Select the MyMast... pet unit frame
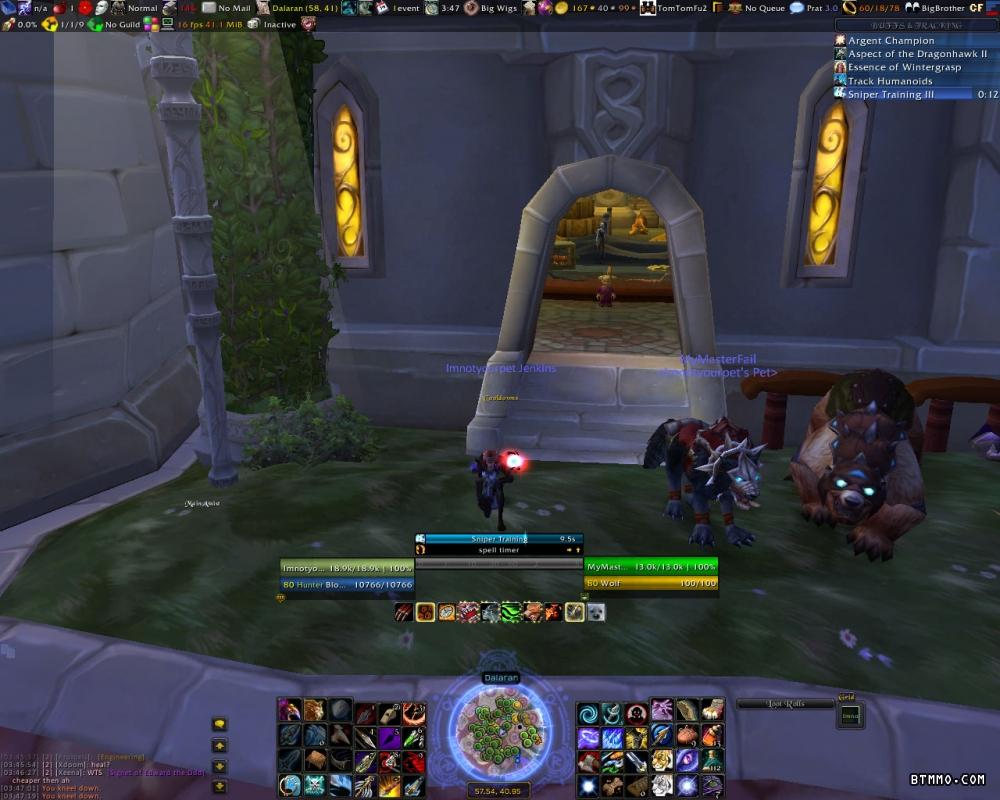Screen dimensions: 1000x800 (x=651, y=567)
